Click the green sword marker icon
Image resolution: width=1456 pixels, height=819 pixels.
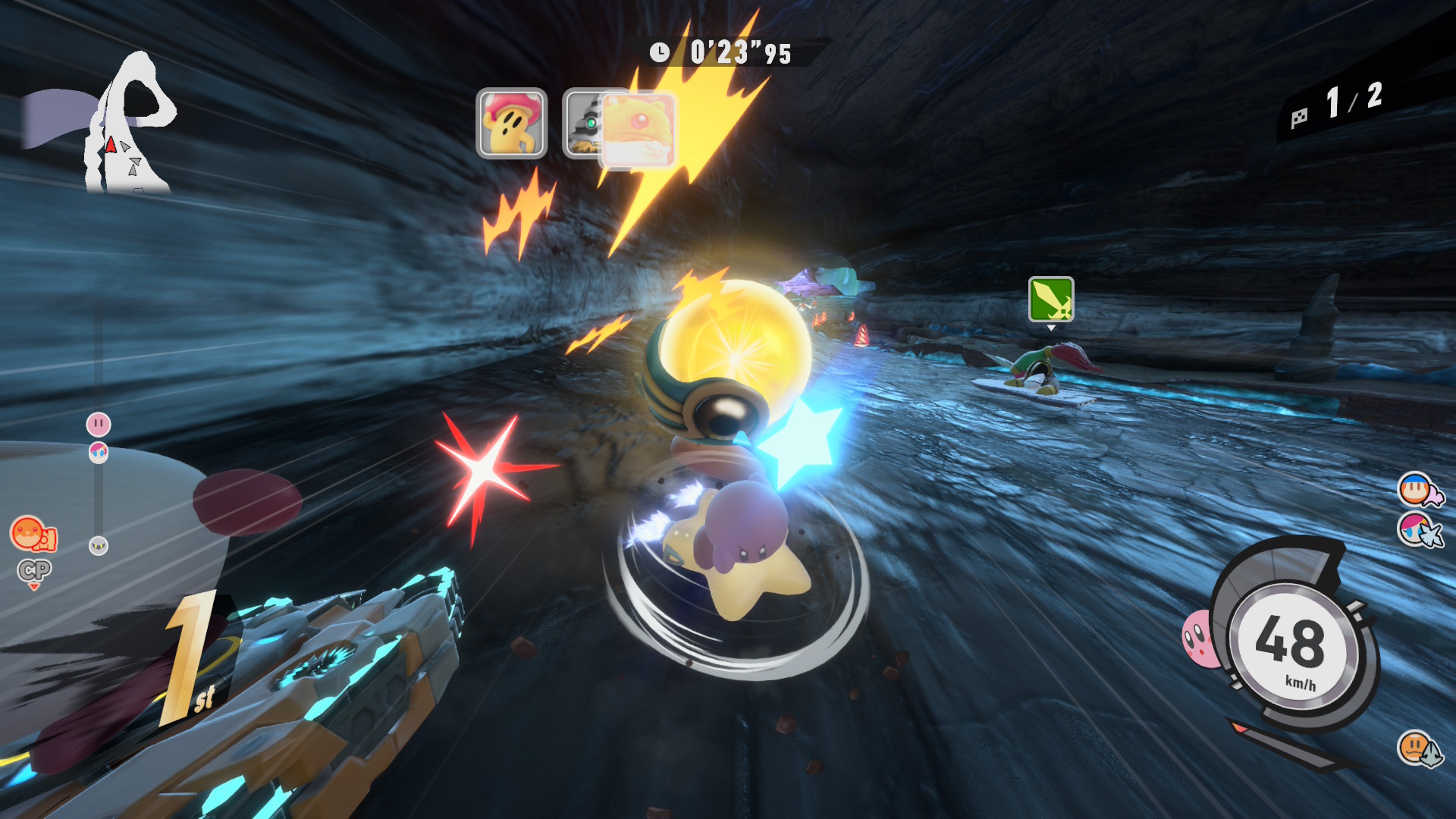click(x=1051, y=299)
